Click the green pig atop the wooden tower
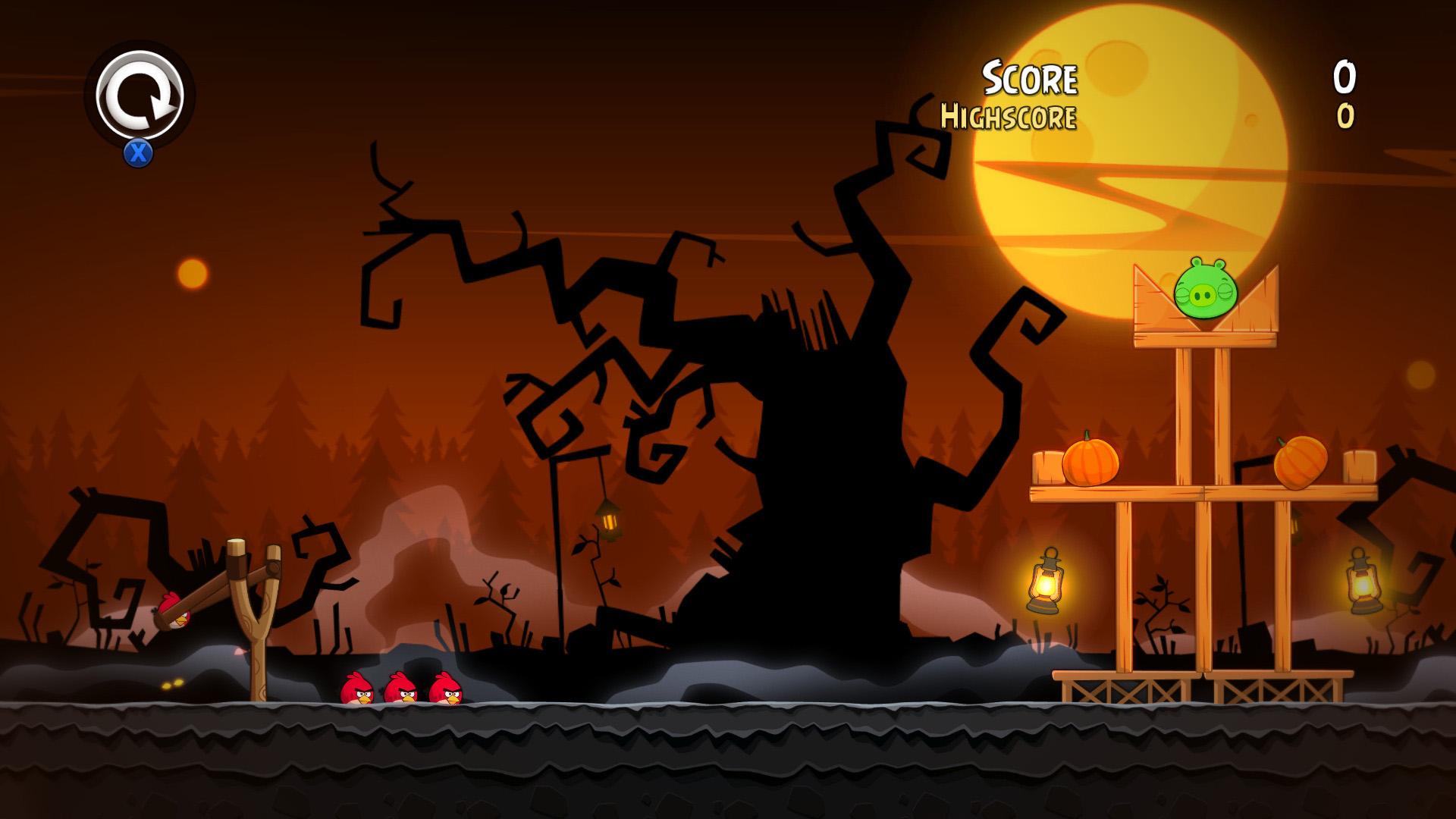 click(1204, 292)
